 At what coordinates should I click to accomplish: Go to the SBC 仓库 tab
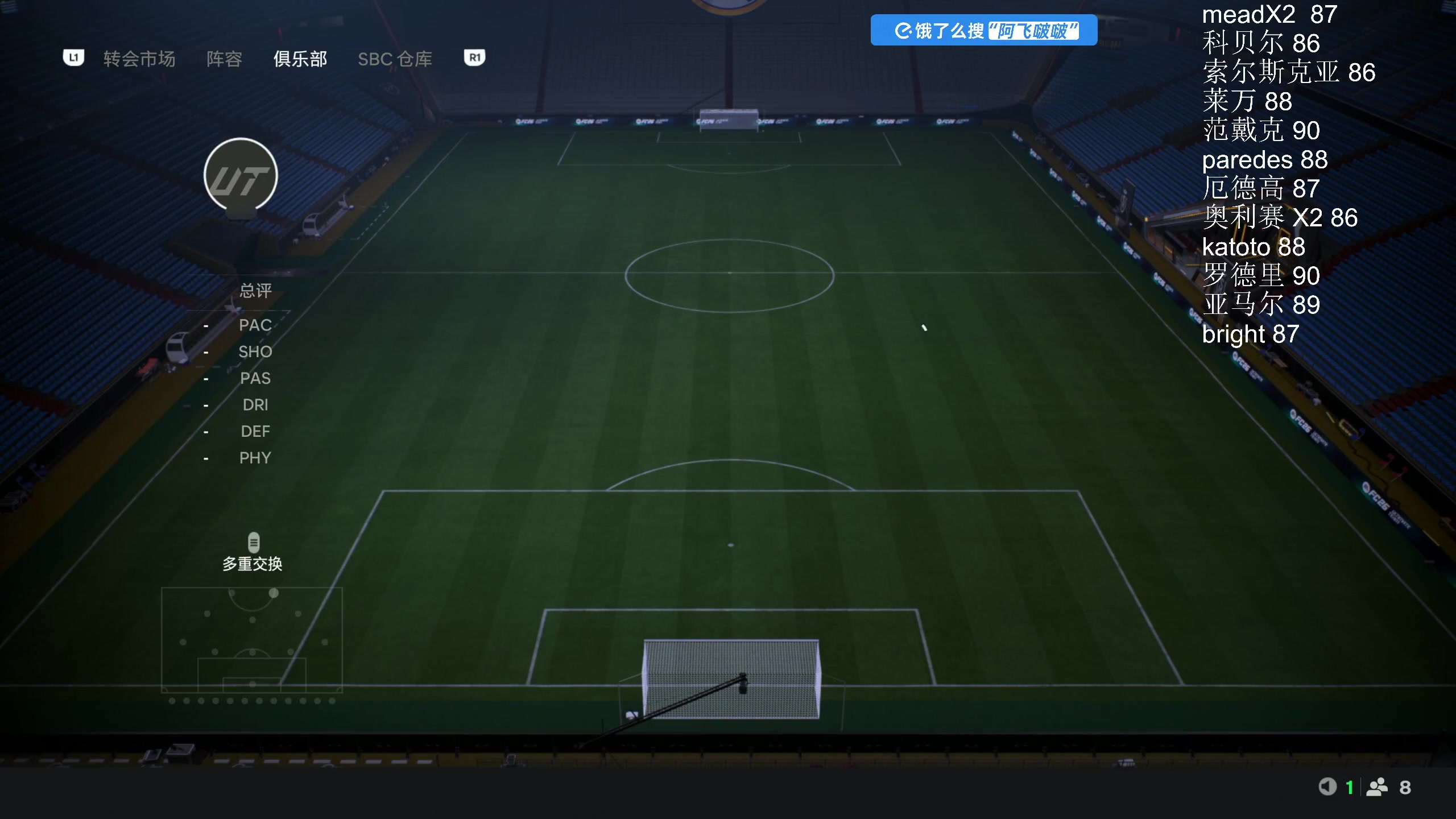[x=395, y=59]
